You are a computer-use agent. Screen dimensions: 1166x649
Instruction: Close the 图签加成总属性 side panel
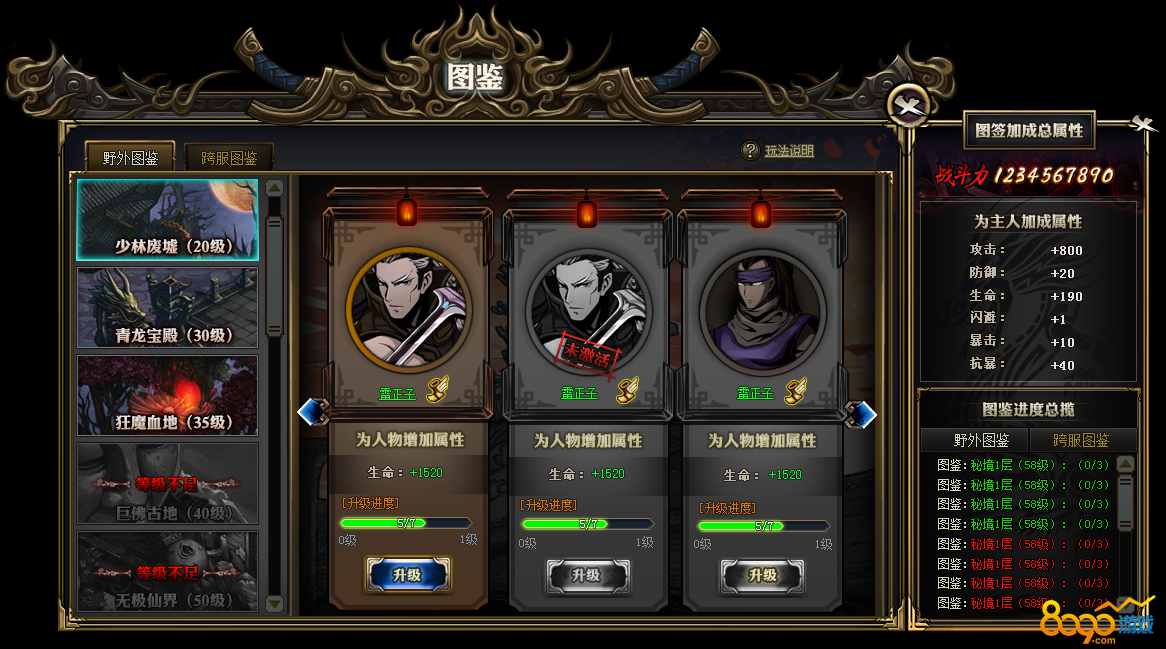1142,124
